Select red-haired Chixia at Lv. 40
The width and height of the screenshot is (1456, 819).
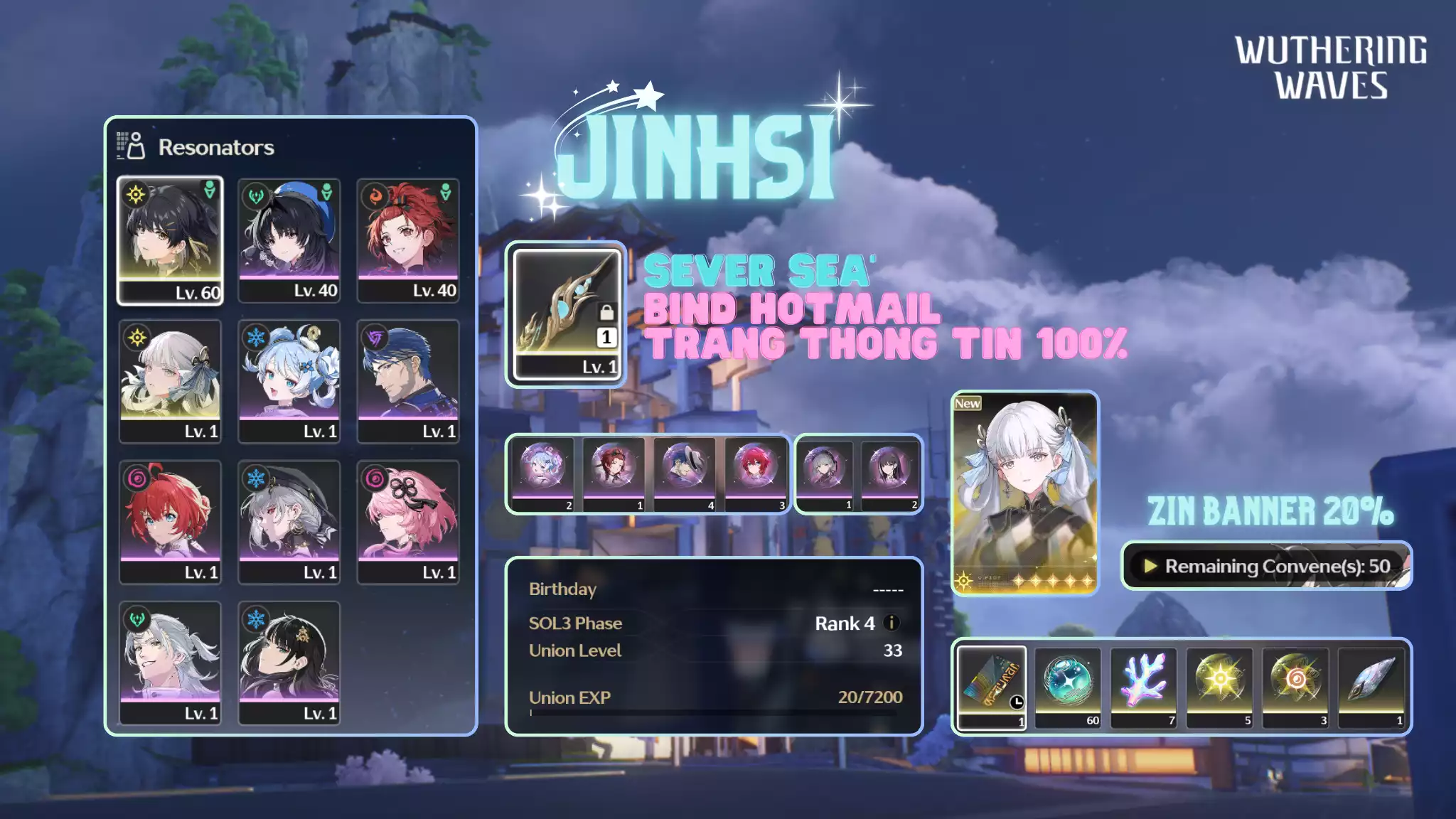point(408,240)
